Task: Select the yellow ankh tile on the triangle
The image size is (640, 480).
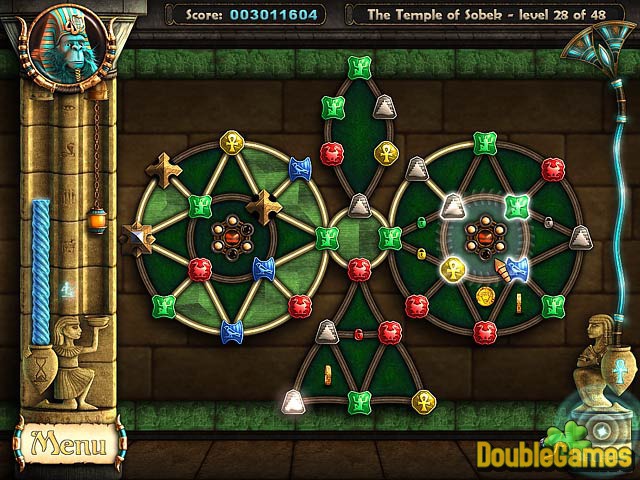Action: [422, 401]
